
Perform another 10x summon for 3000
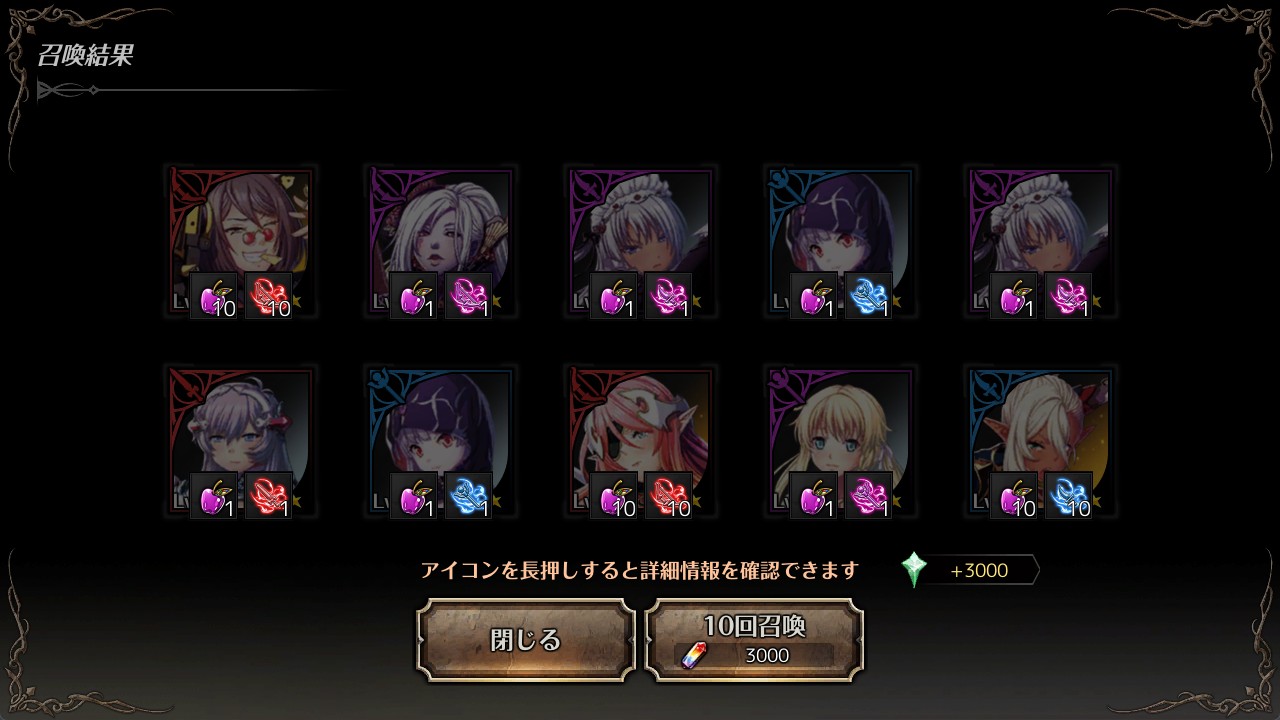pos(754,640)
